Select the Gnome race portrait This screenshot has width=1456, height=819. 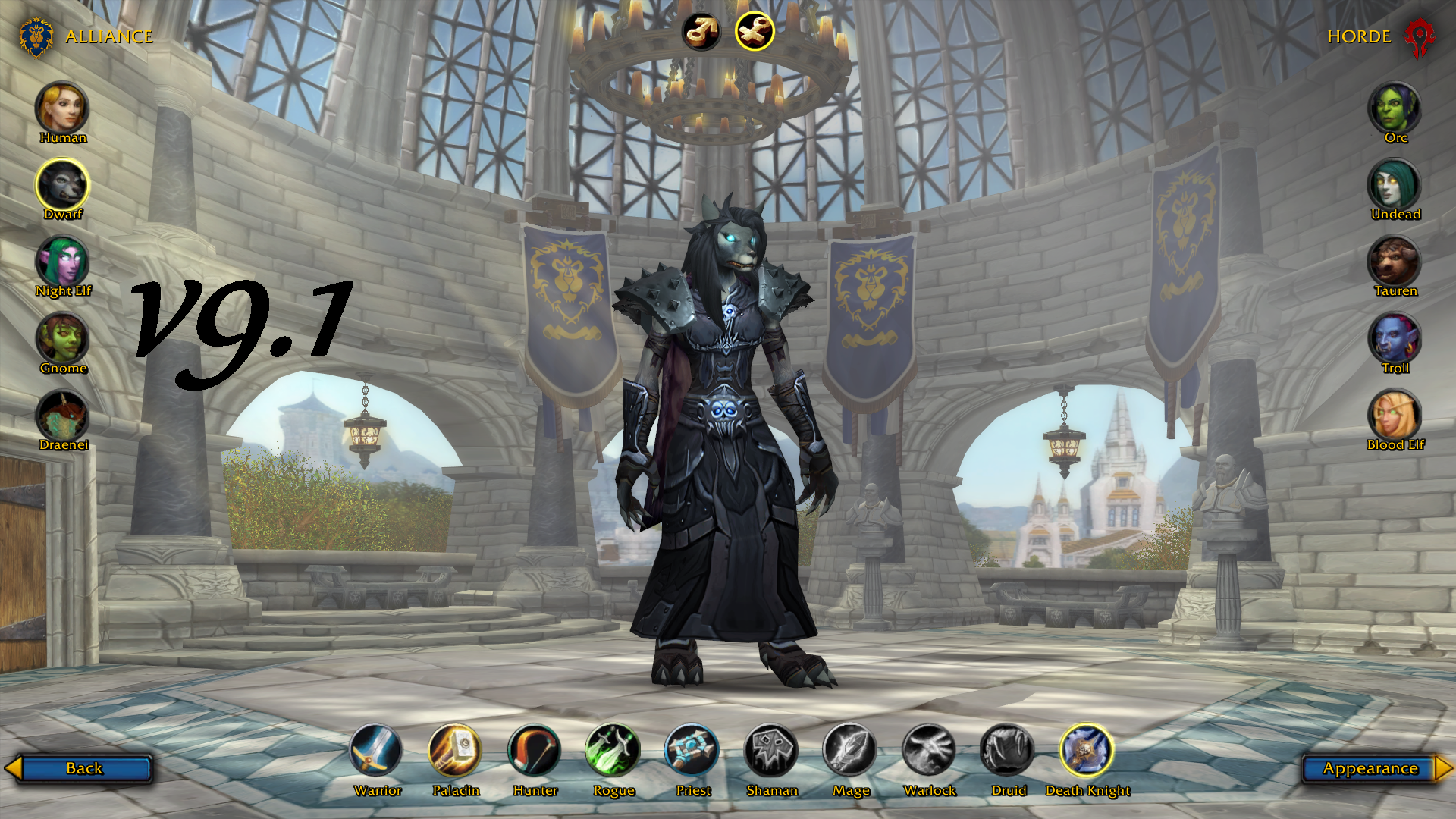click(x=62, y=338)
